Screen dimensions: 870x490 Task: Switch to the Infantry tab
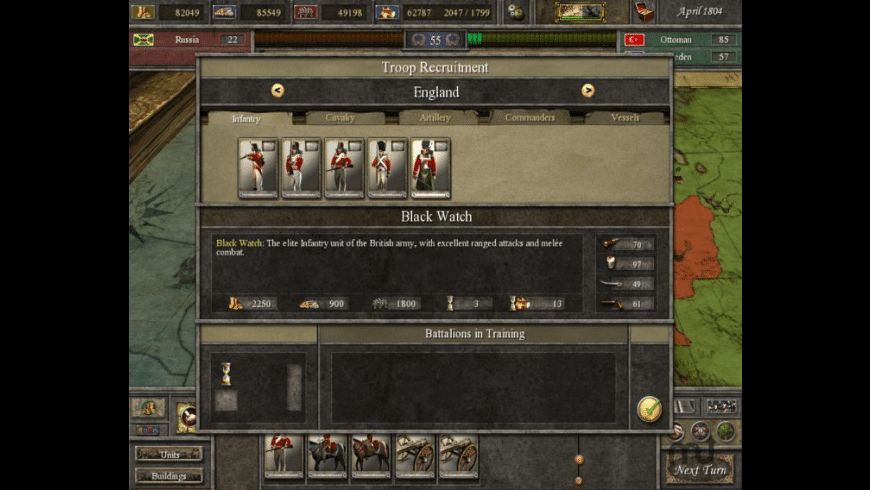[246, 118]
